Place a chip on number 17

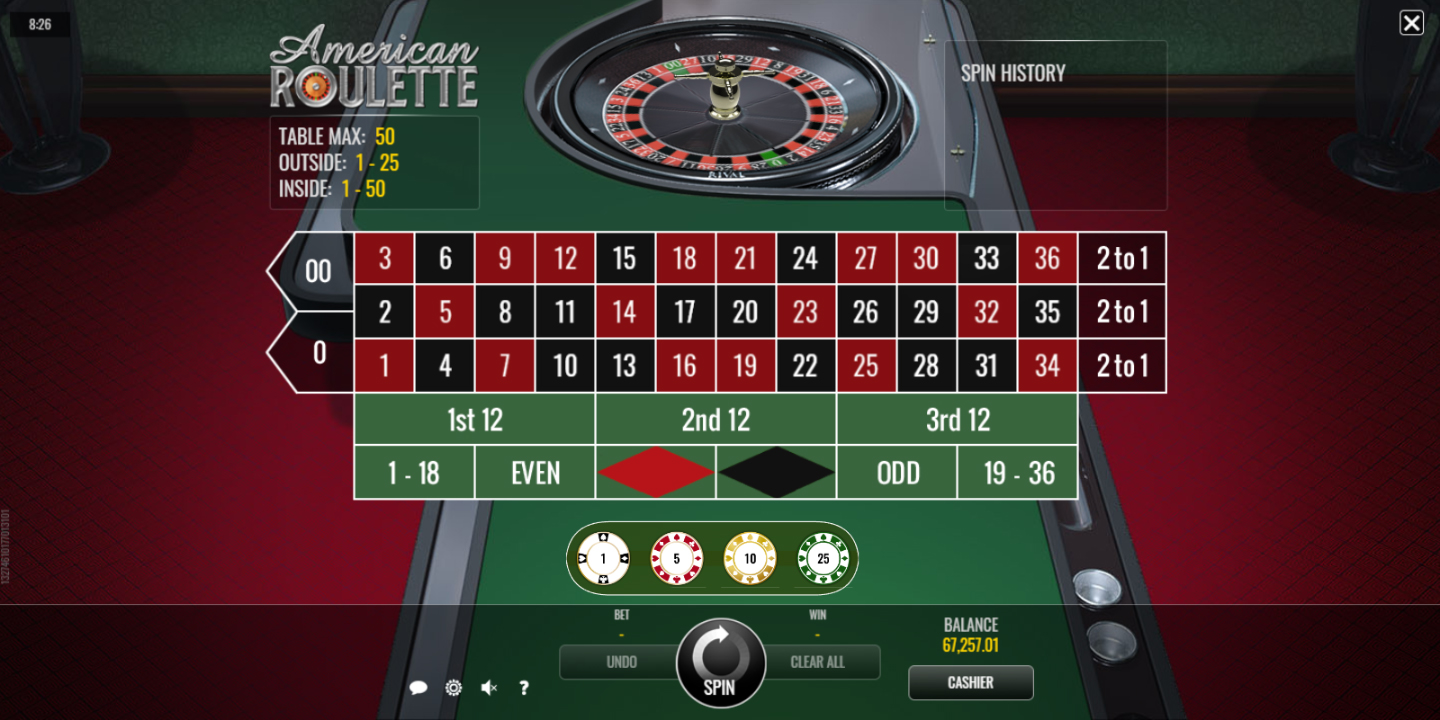(685, 312)
